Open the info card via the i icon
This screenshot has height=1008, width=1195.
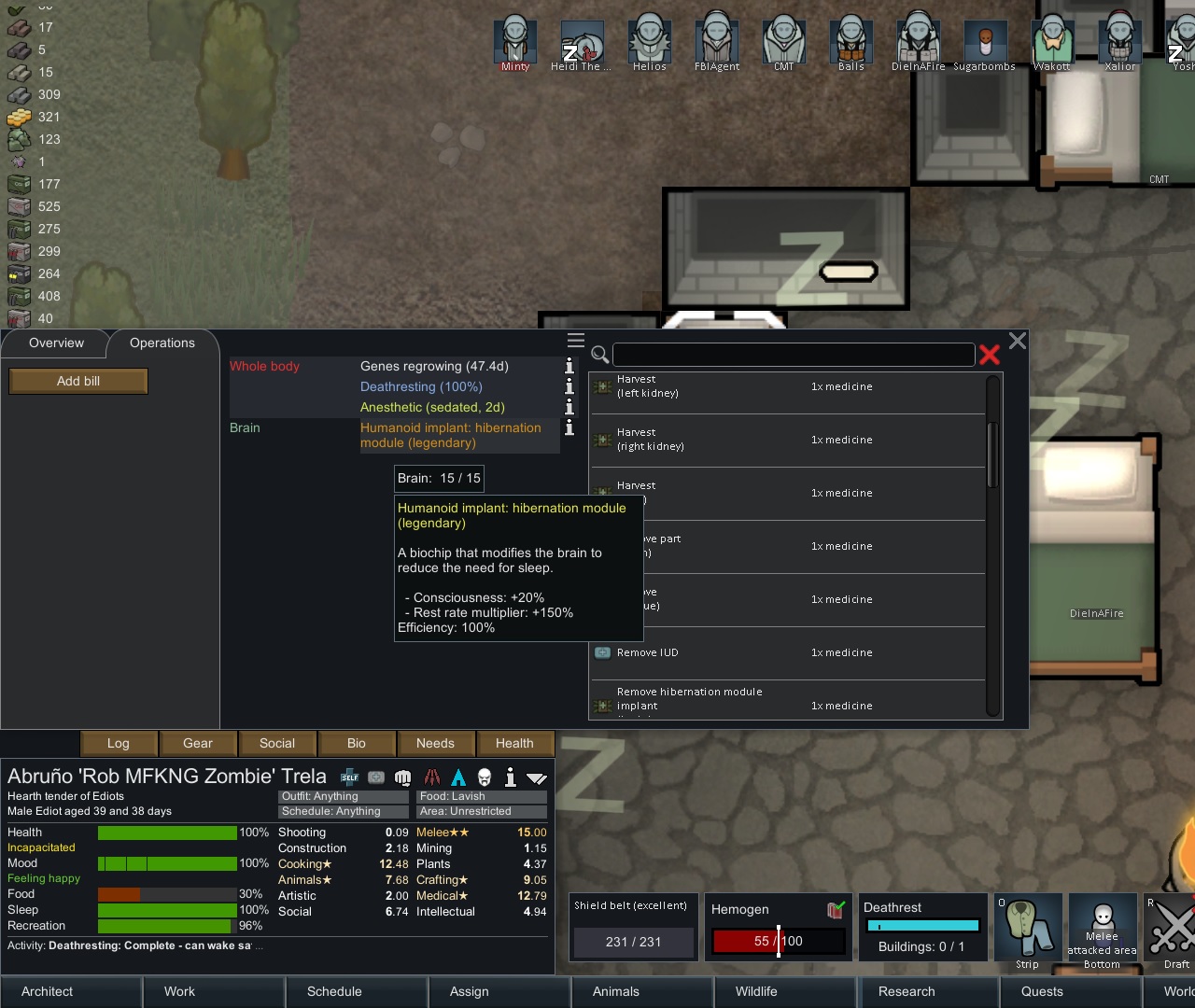click(510, 777)
